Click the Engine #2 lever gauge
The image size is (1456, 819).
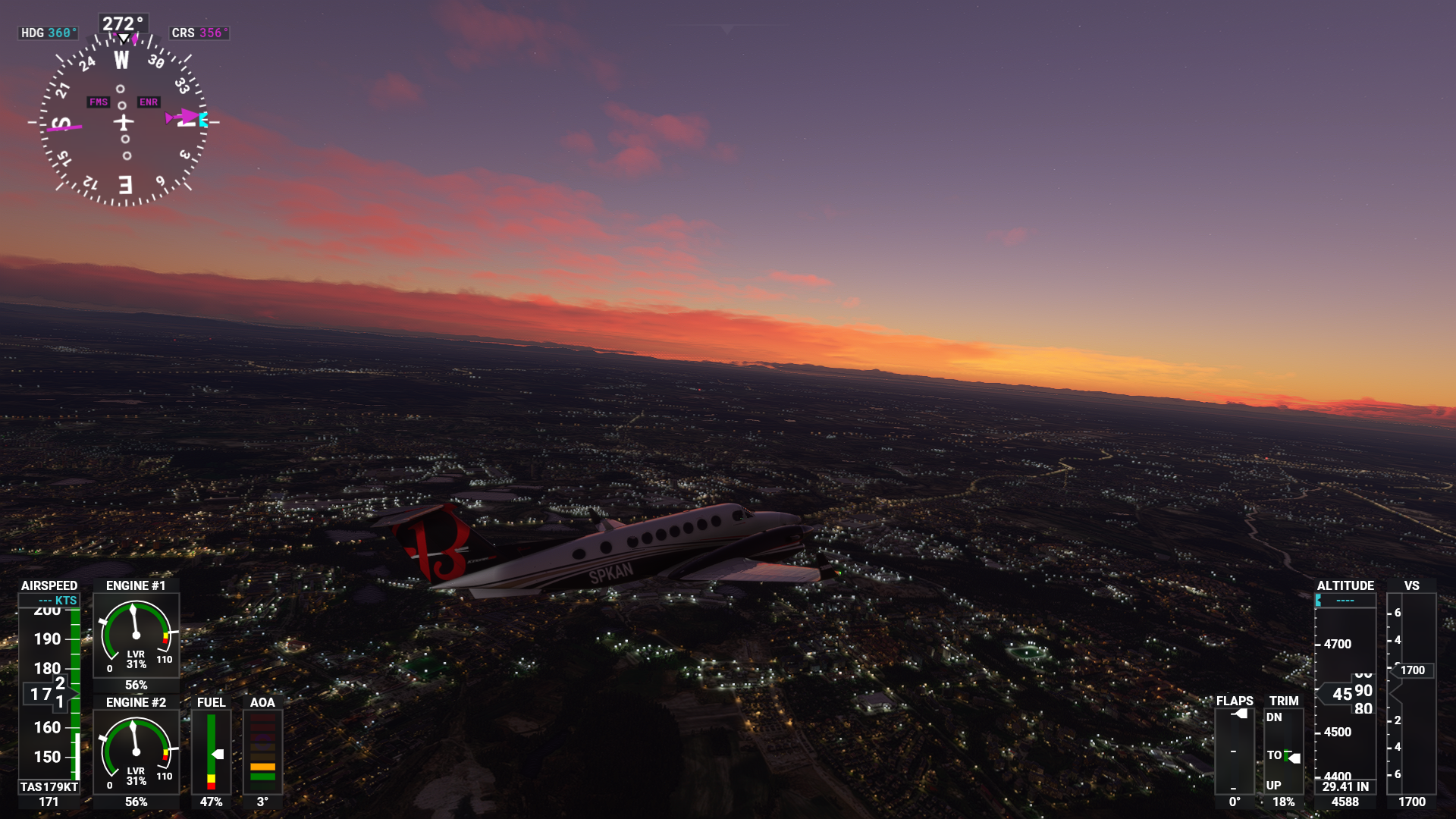pyautogui.click(x=136, y=752)
